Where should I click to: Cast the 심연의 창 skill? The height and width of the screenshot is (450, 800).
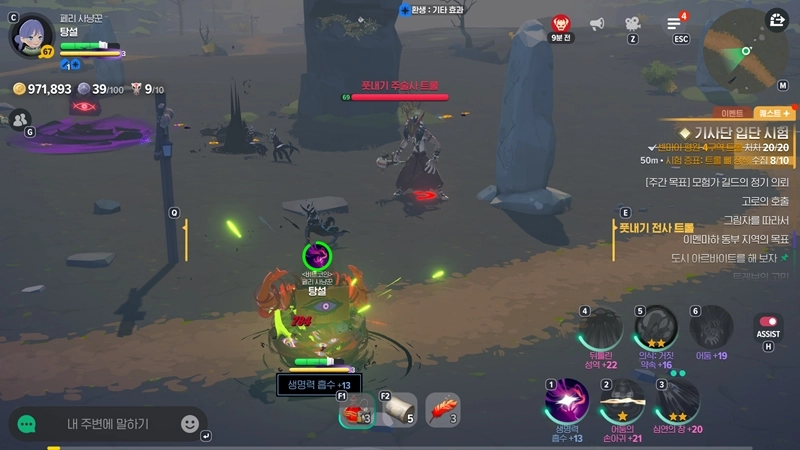(x=678, y=398)
